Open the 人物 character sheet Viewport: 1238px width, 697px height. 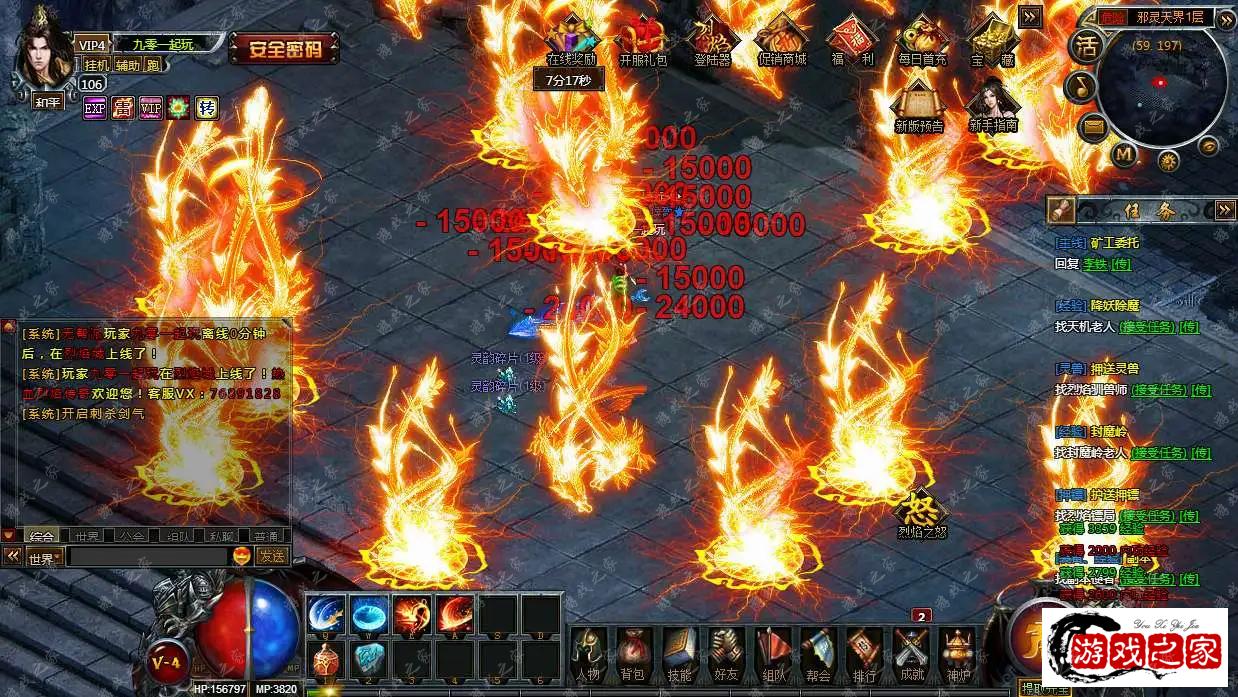tap(587, 653)
